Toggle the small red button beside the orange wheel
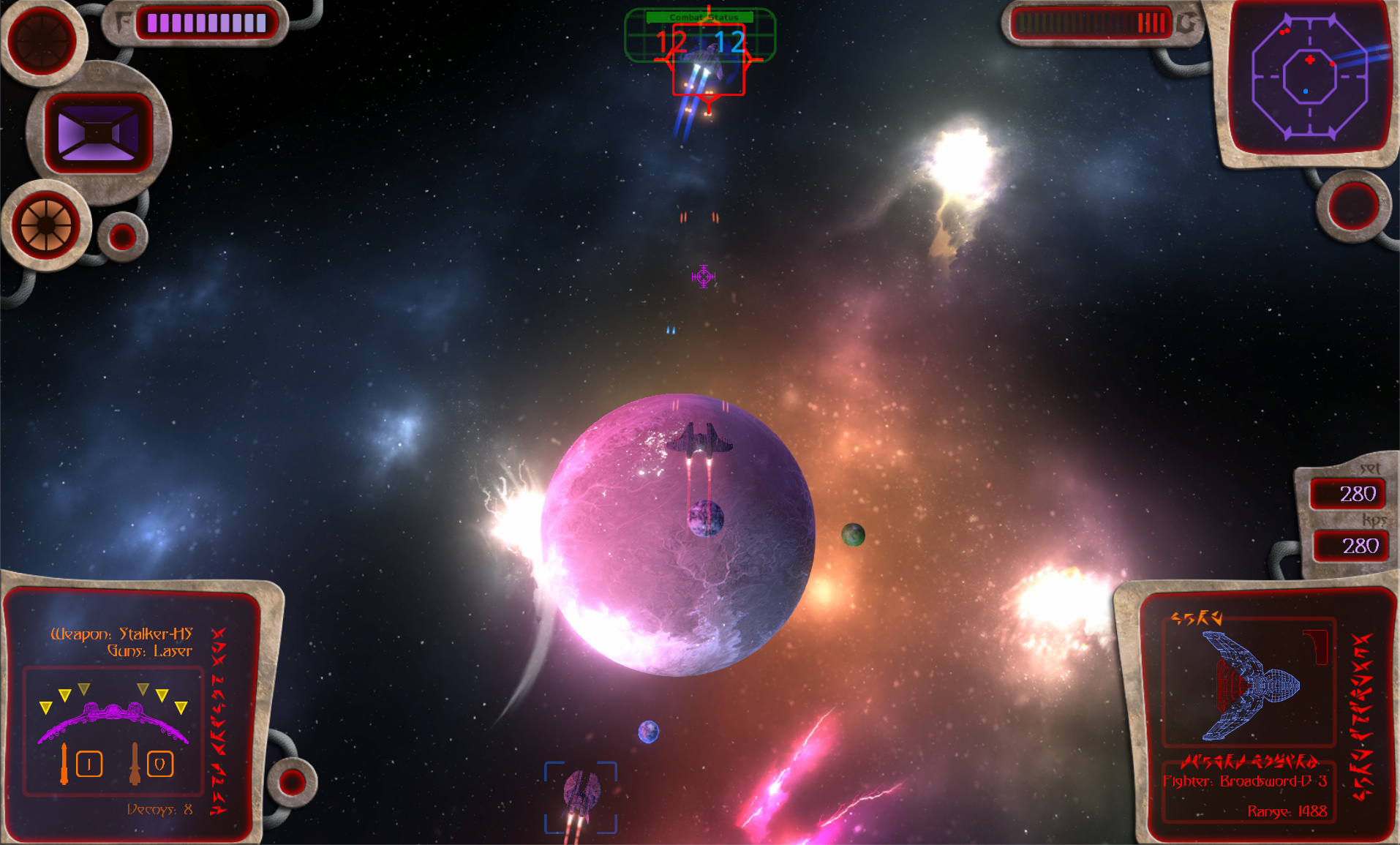The image size is (1400, 845). [122, 236]
